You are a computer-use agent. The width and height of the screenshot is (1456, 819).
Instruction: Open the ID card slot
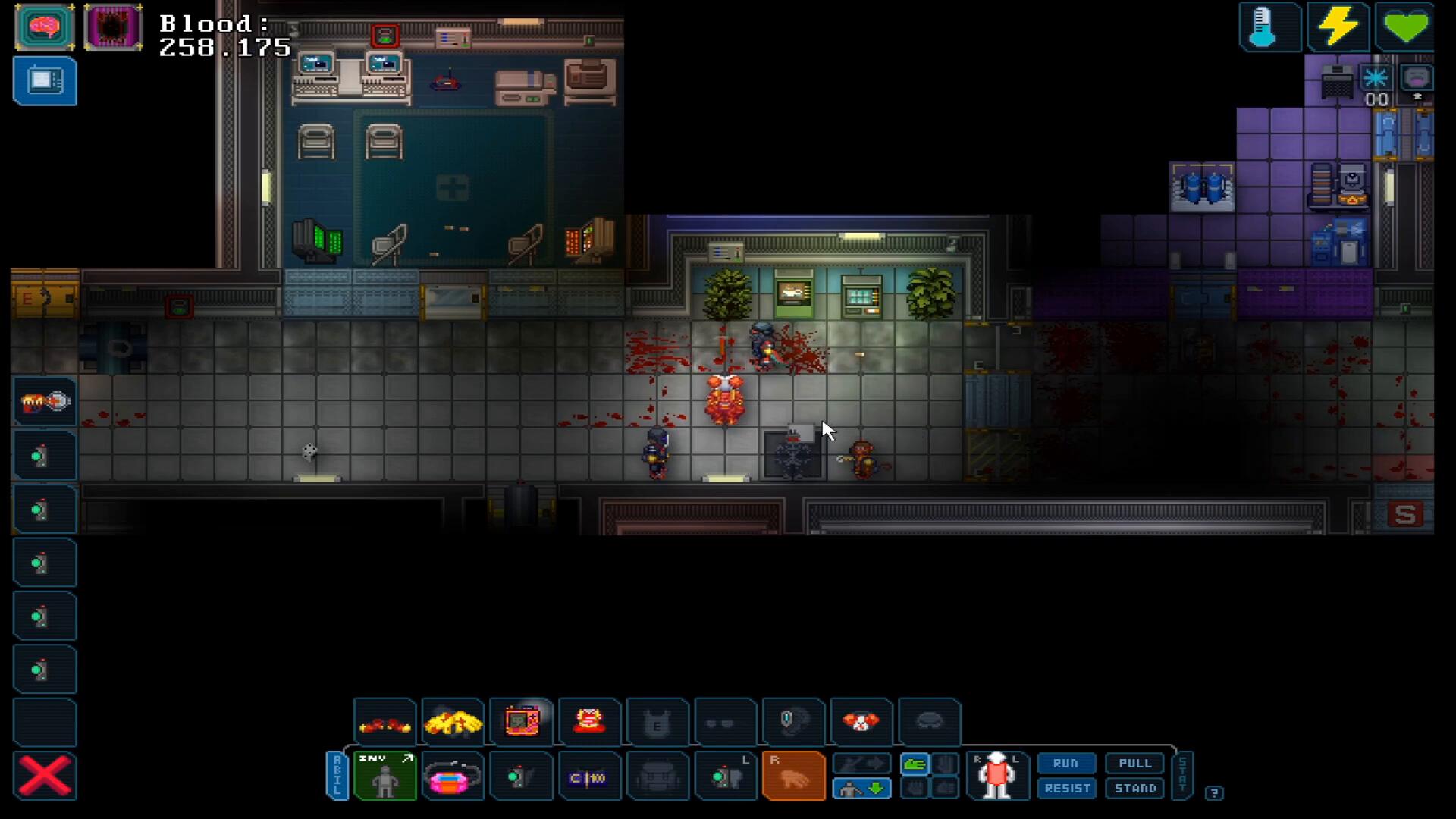tap(588, 777)
